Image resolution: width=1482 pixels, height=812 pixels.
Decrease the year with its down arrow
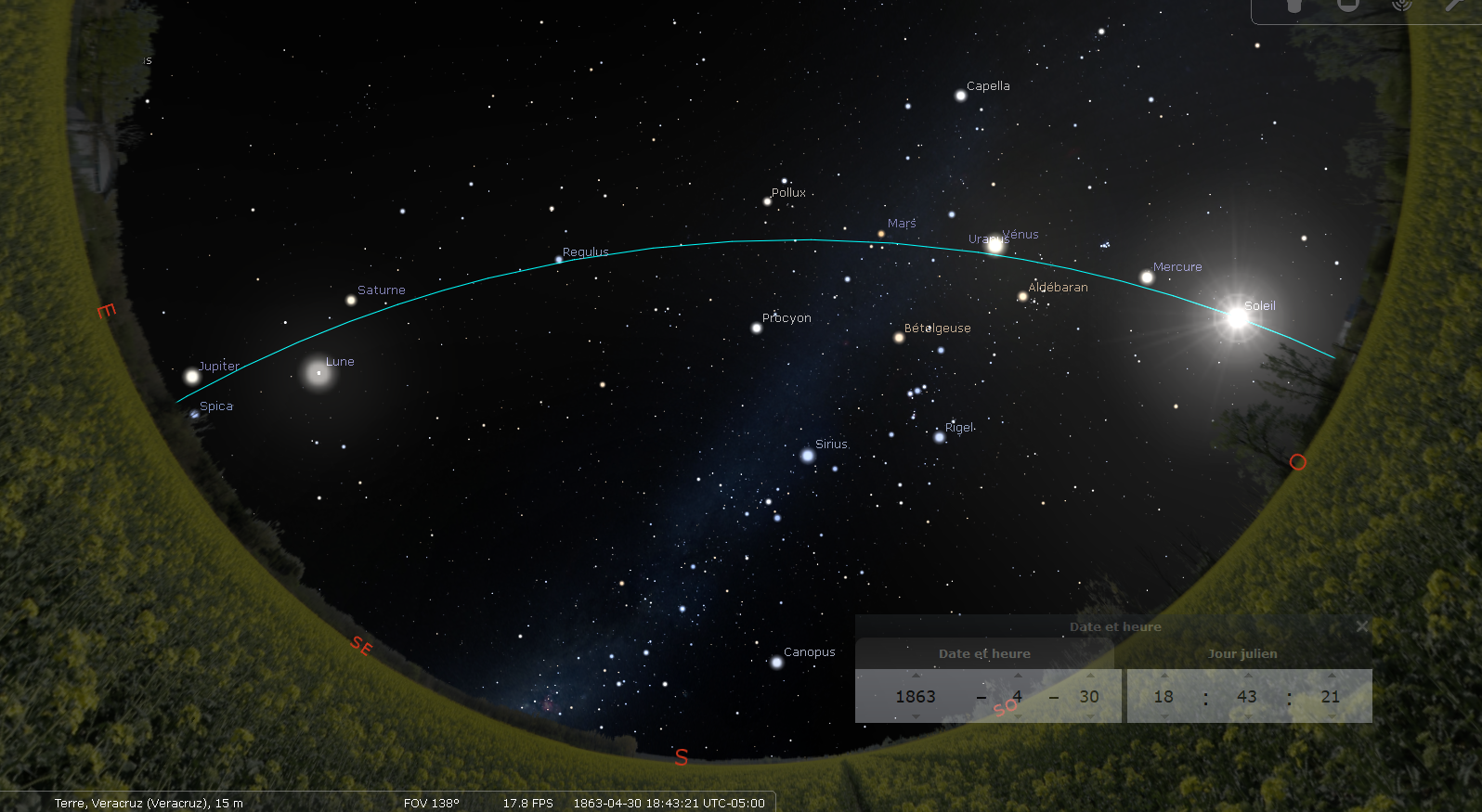click(x=916, y=716)
